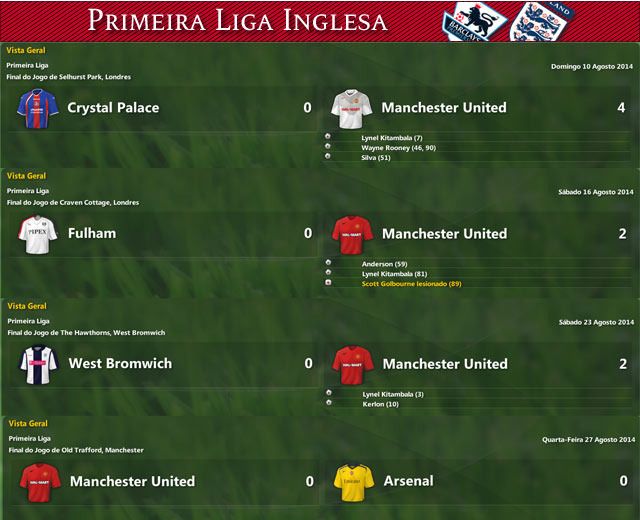Select the Fulham team name
640x520 pixels.
pyautogui.click(x=91, y=234)
